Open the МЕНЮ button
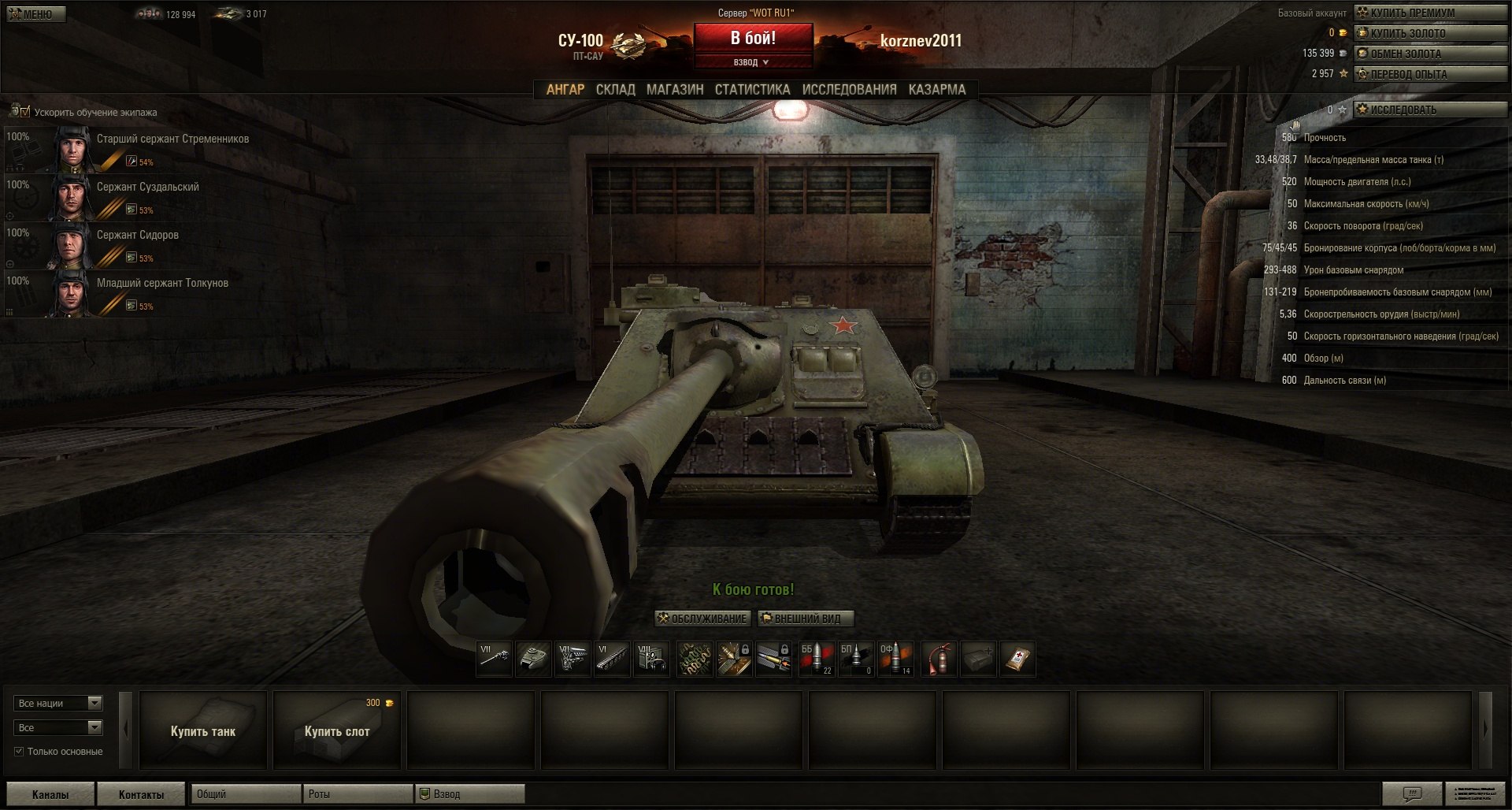1512x810 pixels. pos(36,14)
